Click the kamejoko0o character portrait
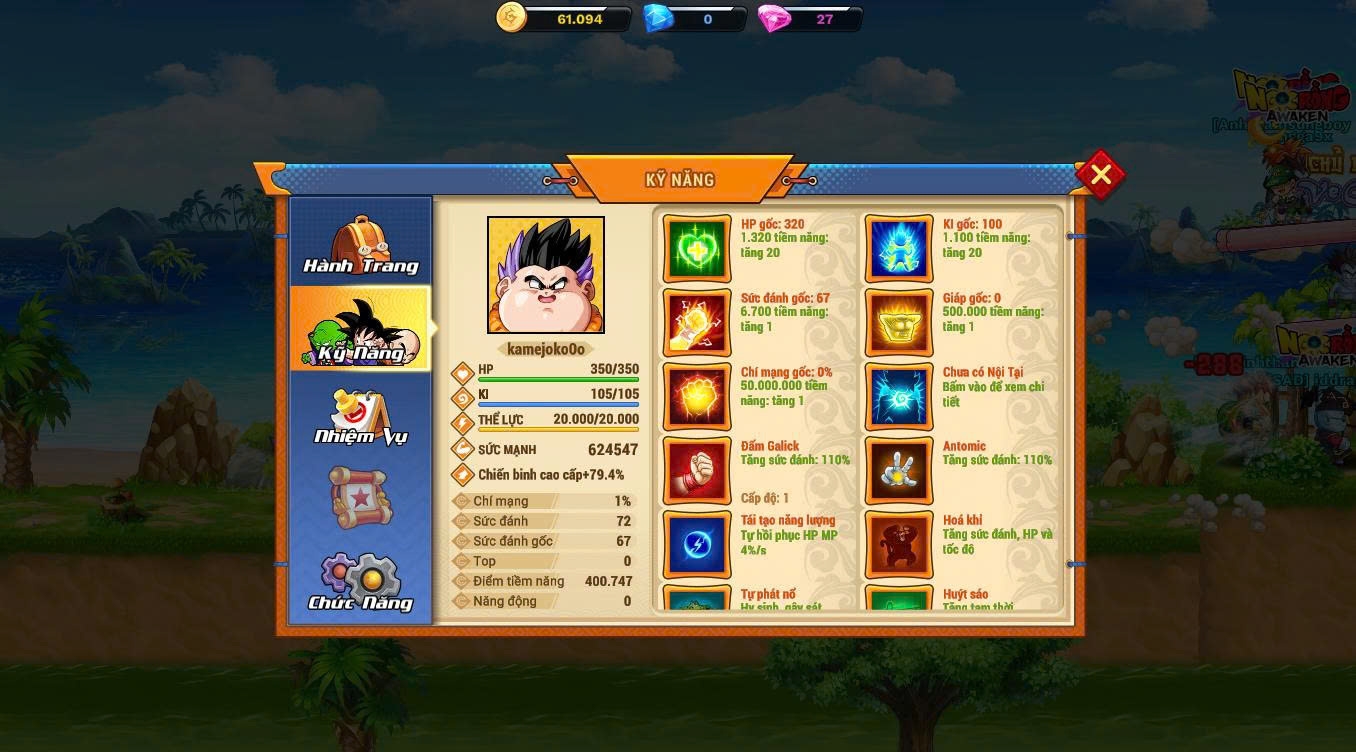 [546, 275]
